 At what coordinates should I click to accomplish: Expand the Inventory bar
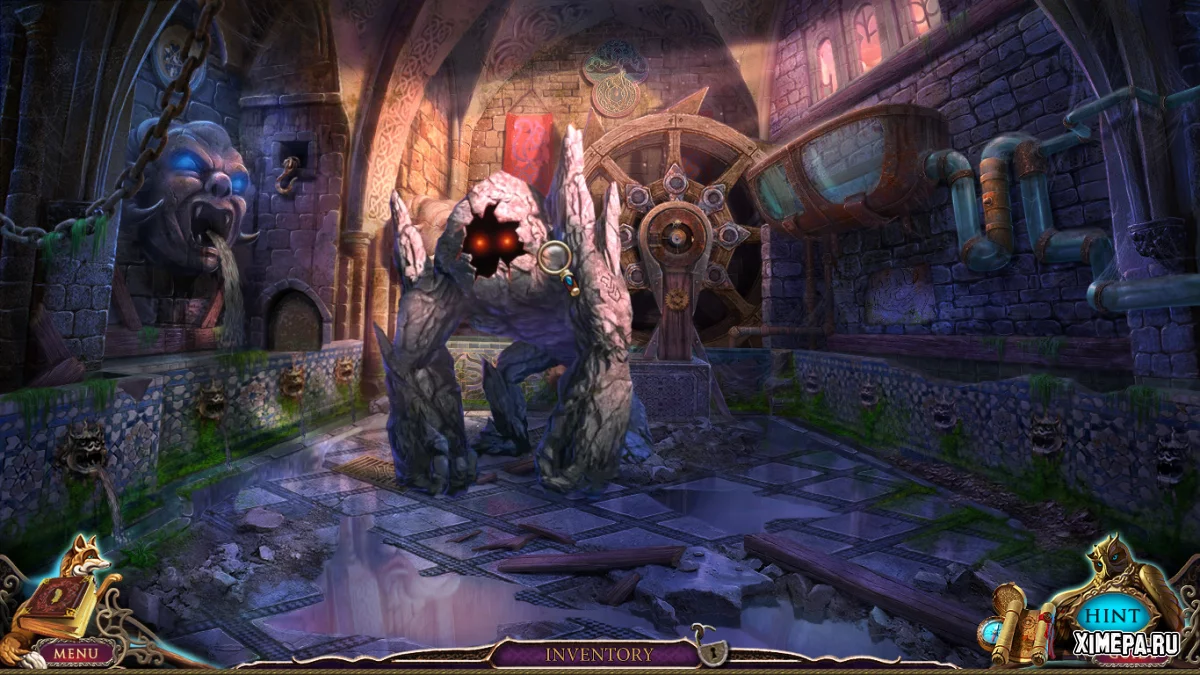[598, 655]
